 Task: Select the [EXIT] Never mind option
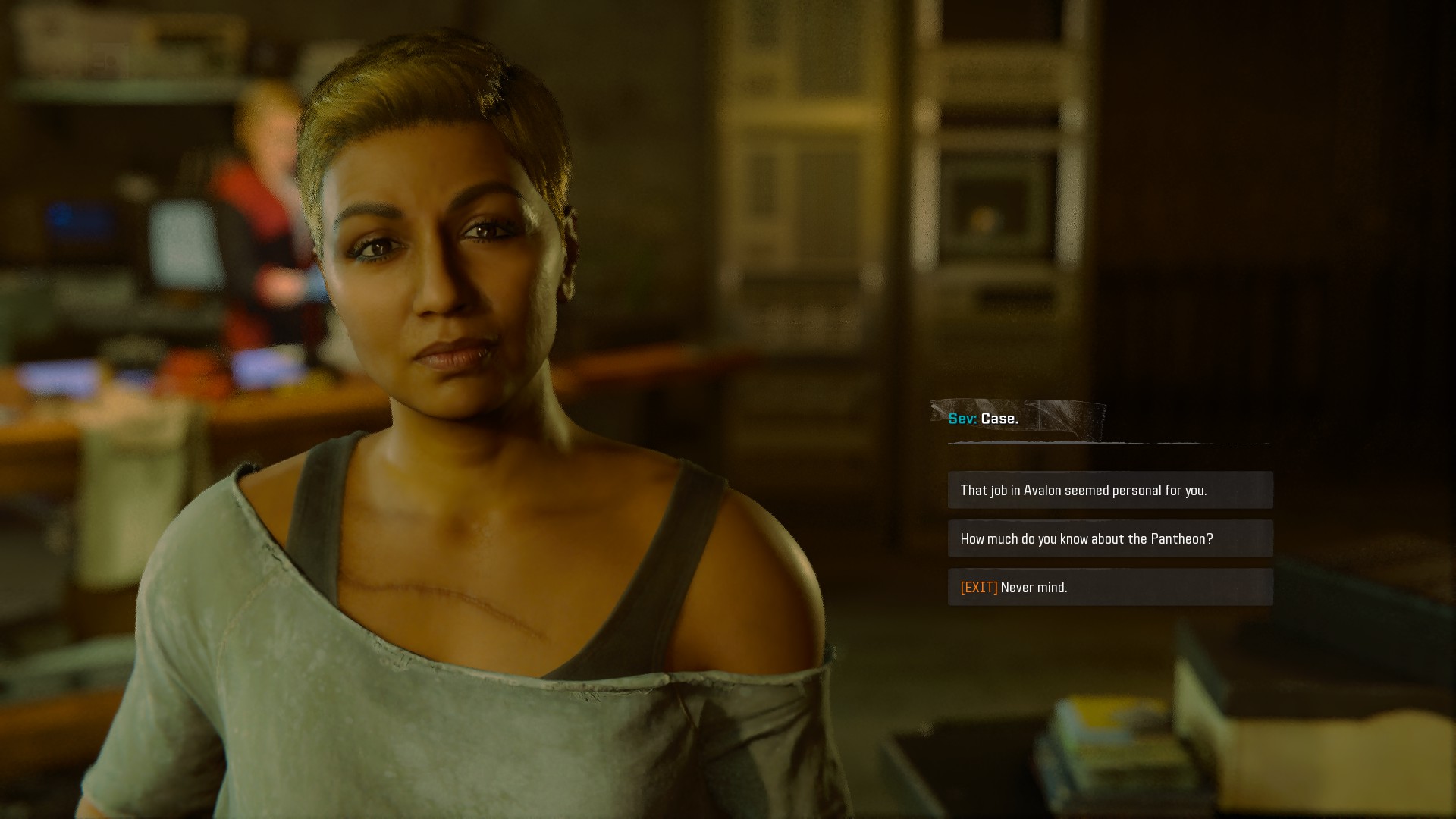pyautogui.click(x=1109, y=588)
